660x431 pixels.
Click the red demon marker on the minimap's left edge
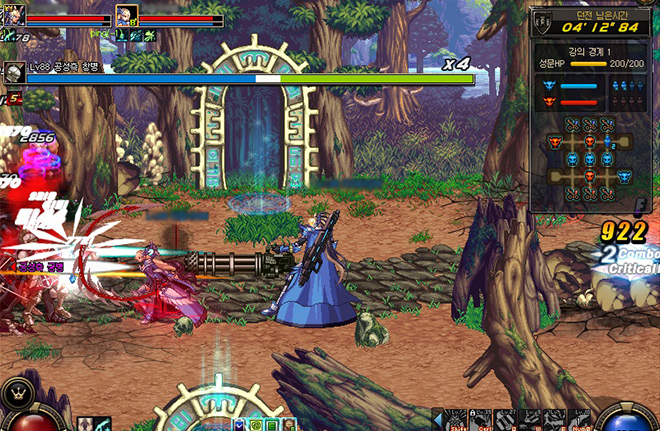point(554,143)
